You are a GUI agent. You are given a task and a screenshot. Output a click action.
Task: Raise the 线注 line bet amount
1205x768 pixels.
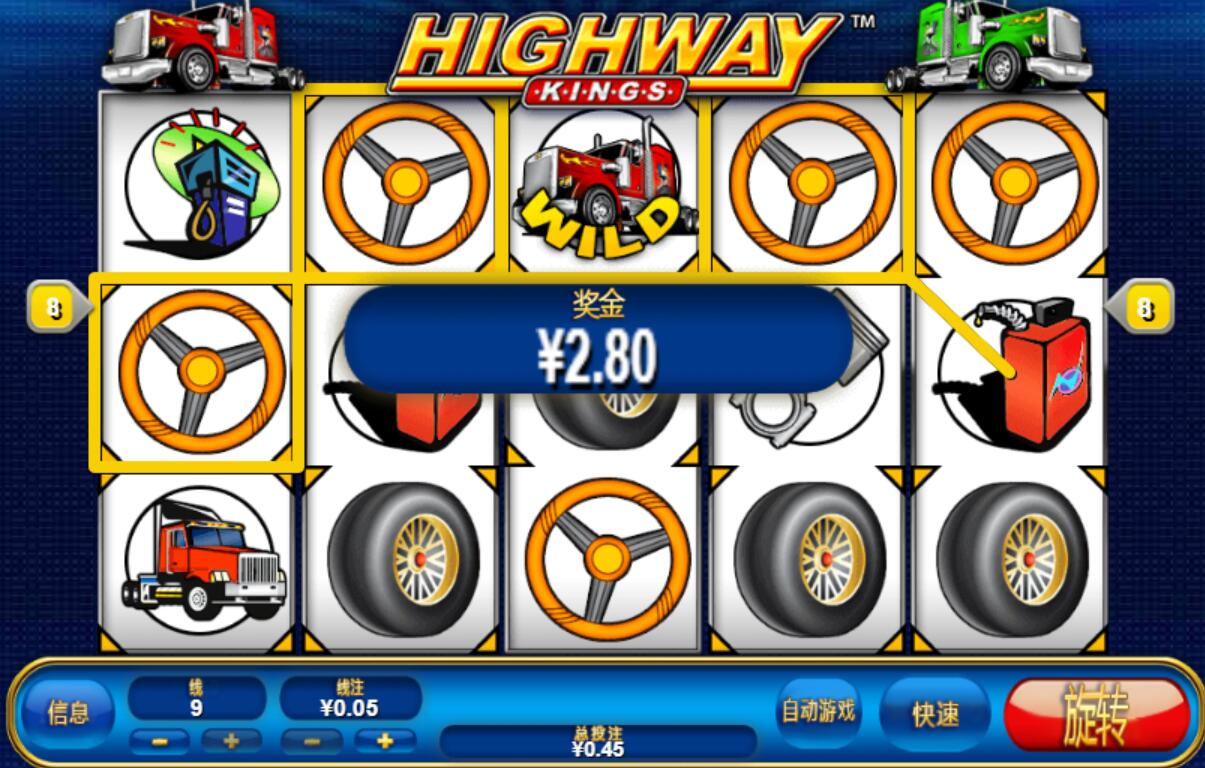pos(384,741)
